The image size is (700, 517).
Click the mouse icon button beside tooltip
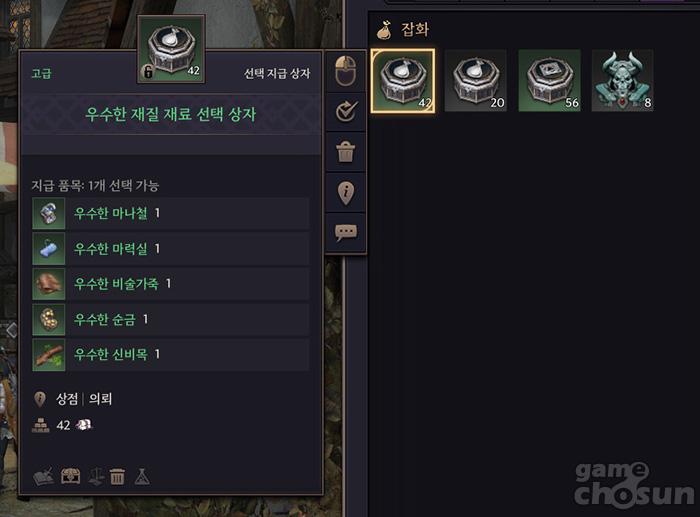coord(346,73)
